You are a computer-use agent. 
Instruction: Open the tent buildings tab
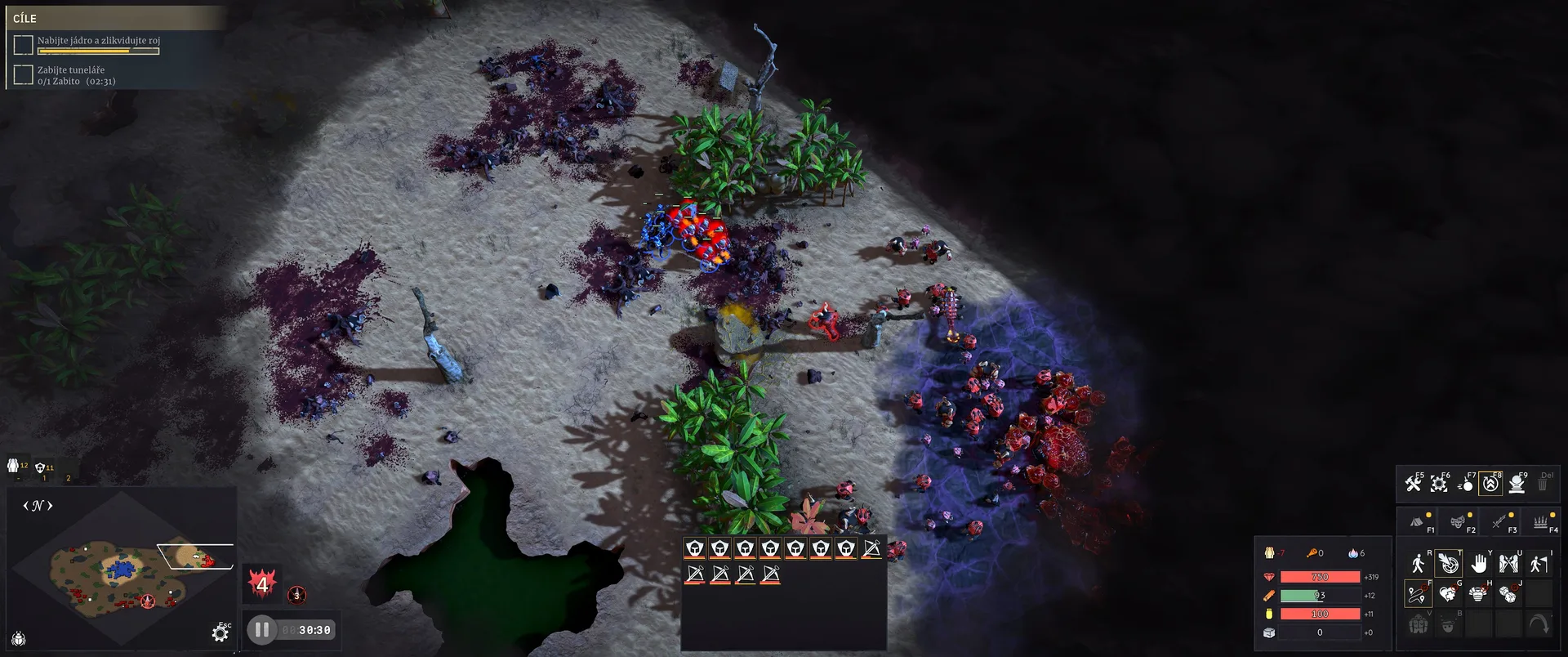coord(1417,522)
